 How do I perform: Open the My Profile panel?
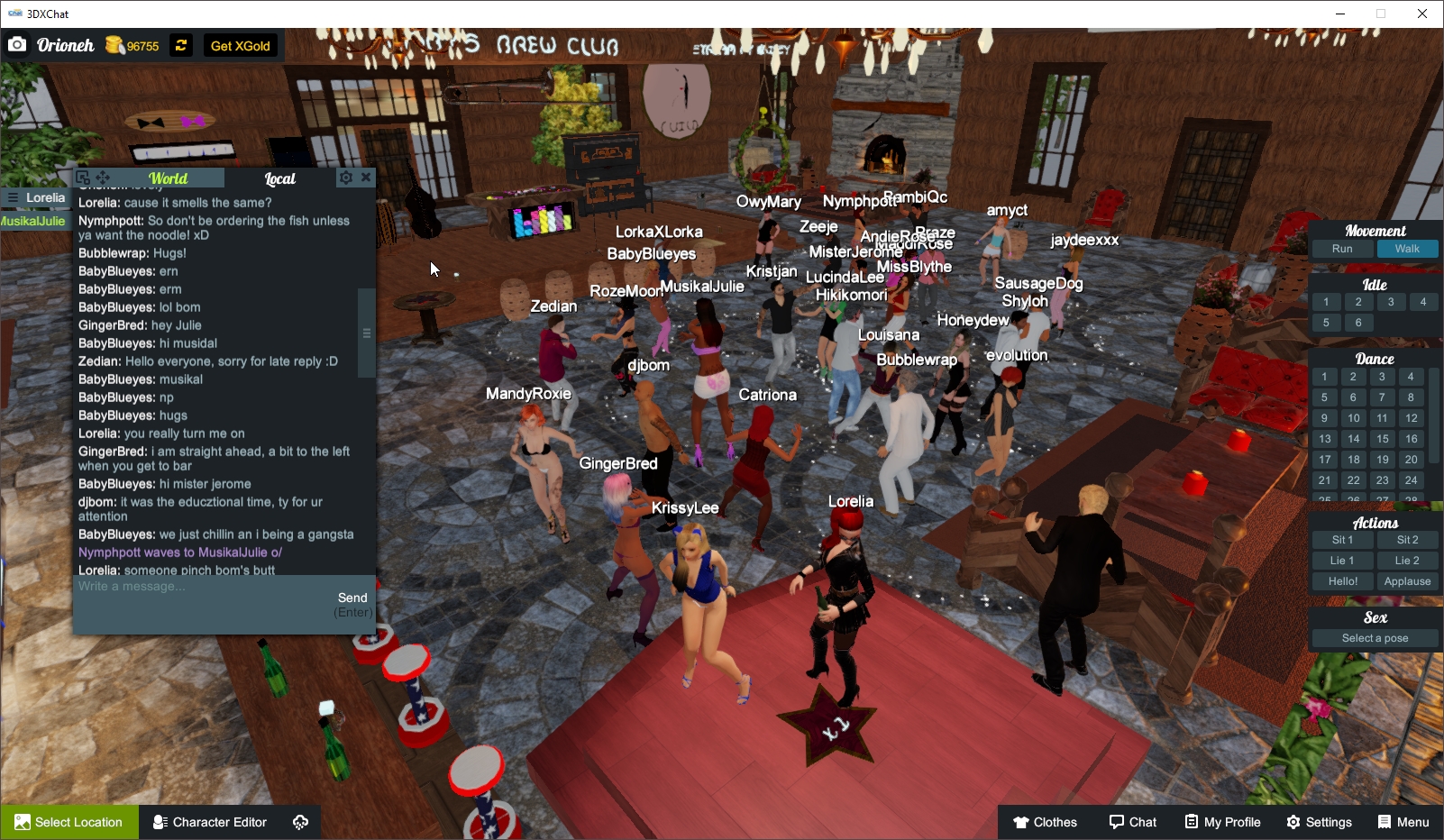pyautogui.click(x=1222, y=822)
